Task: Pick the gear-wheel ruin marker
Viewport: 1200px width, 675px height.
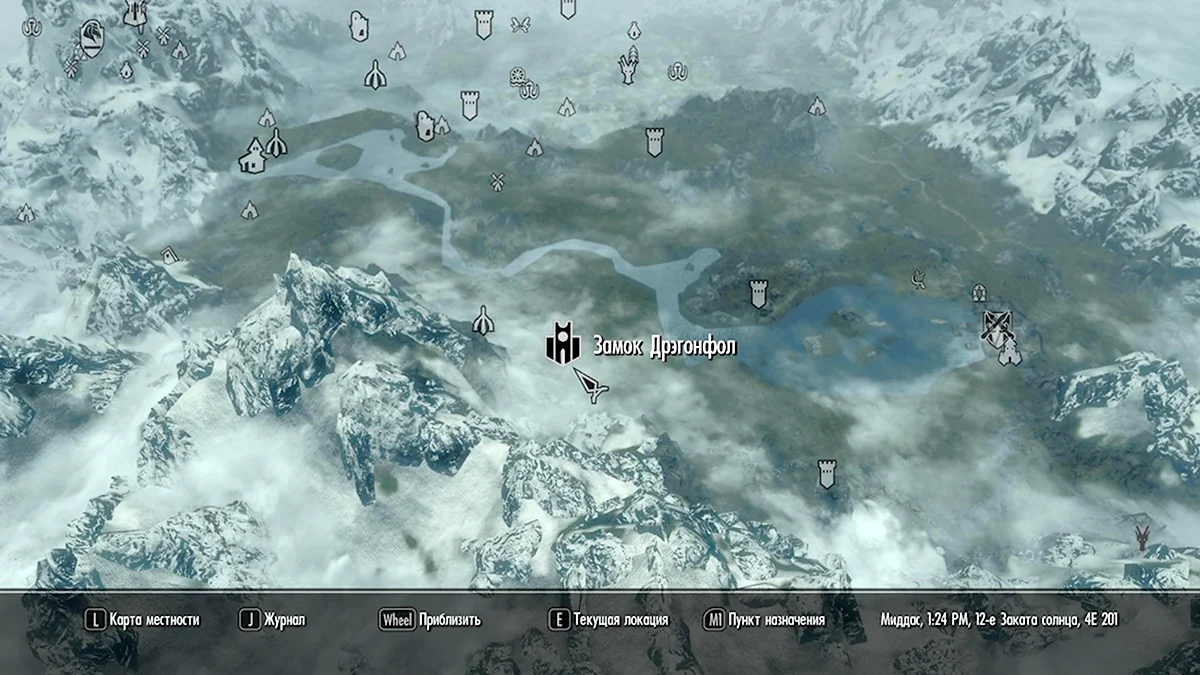Action: (517, 75)
